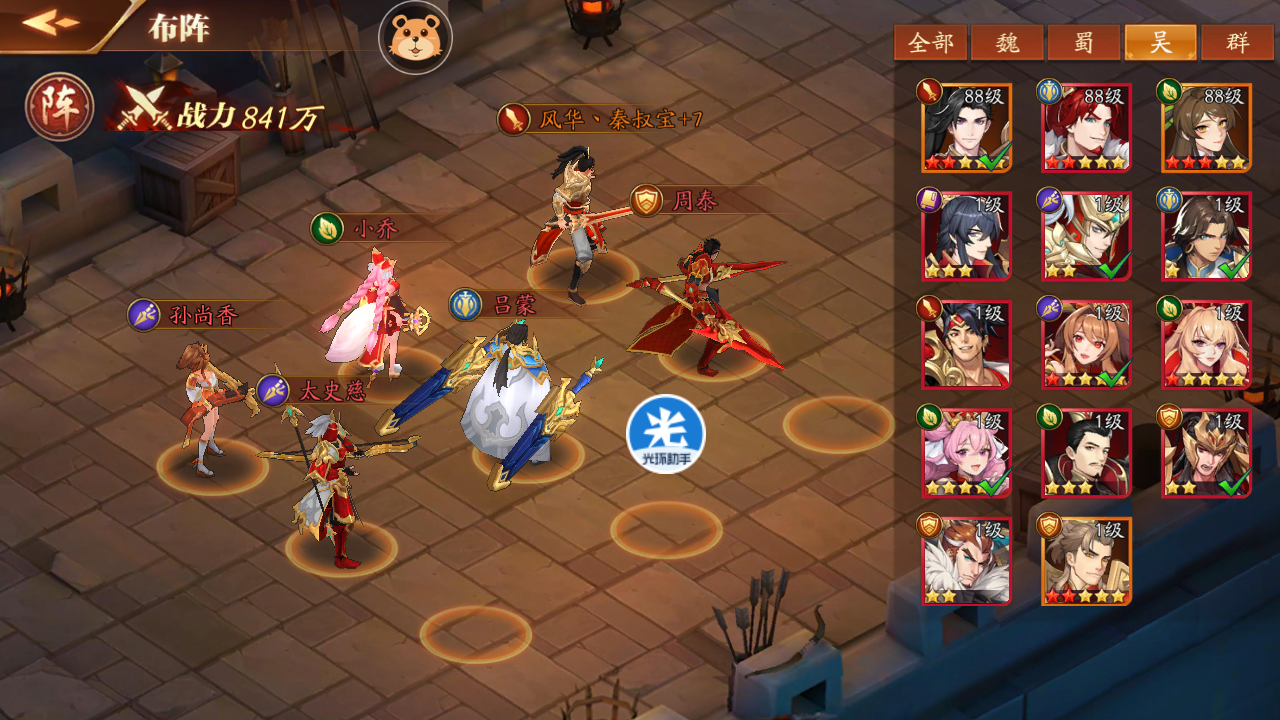
Task: Select the 吴 faction tab
Action: click(1160, 43)
